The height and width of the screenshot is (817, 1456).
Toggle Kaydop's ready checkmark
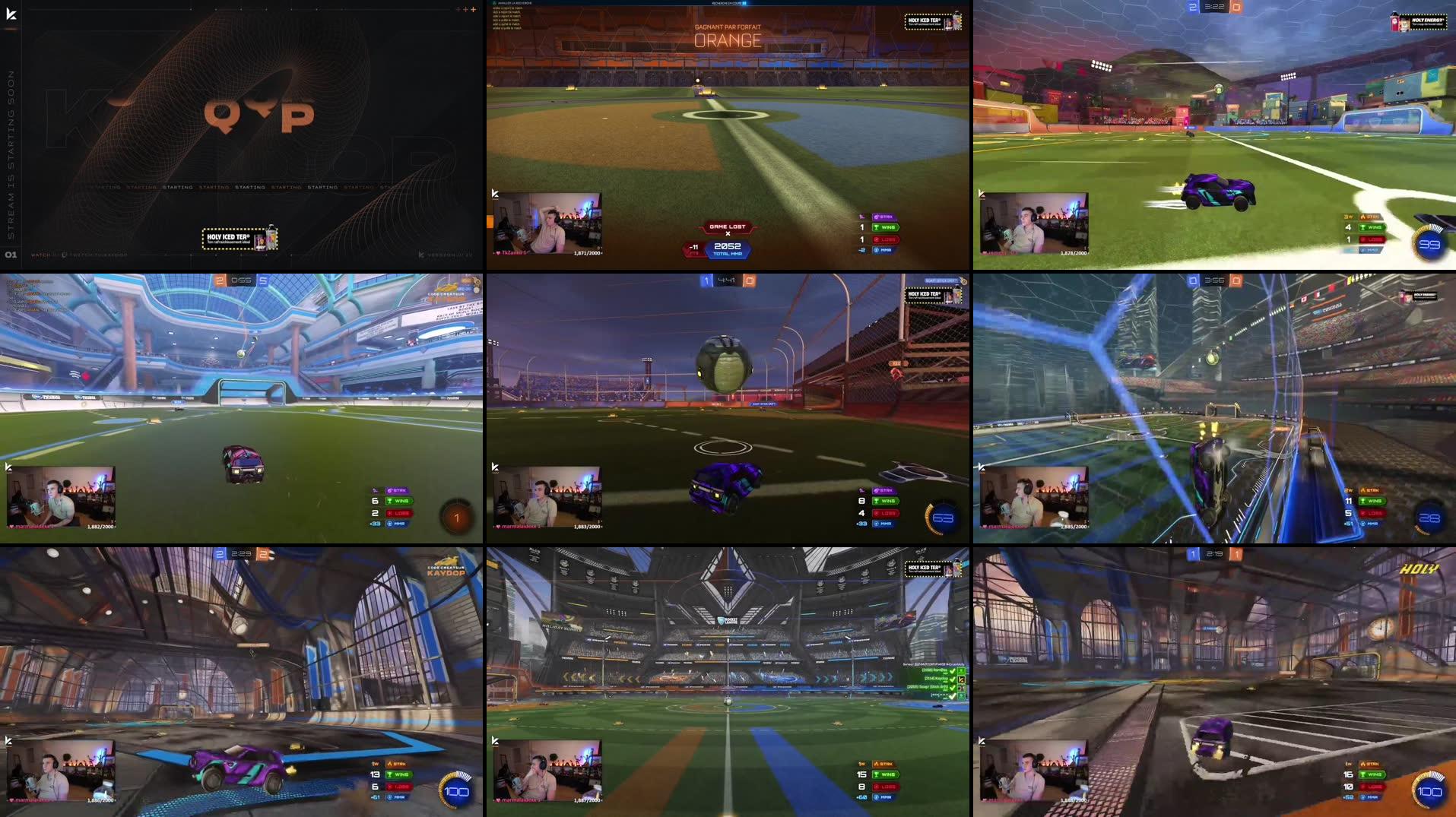[953, 679]
